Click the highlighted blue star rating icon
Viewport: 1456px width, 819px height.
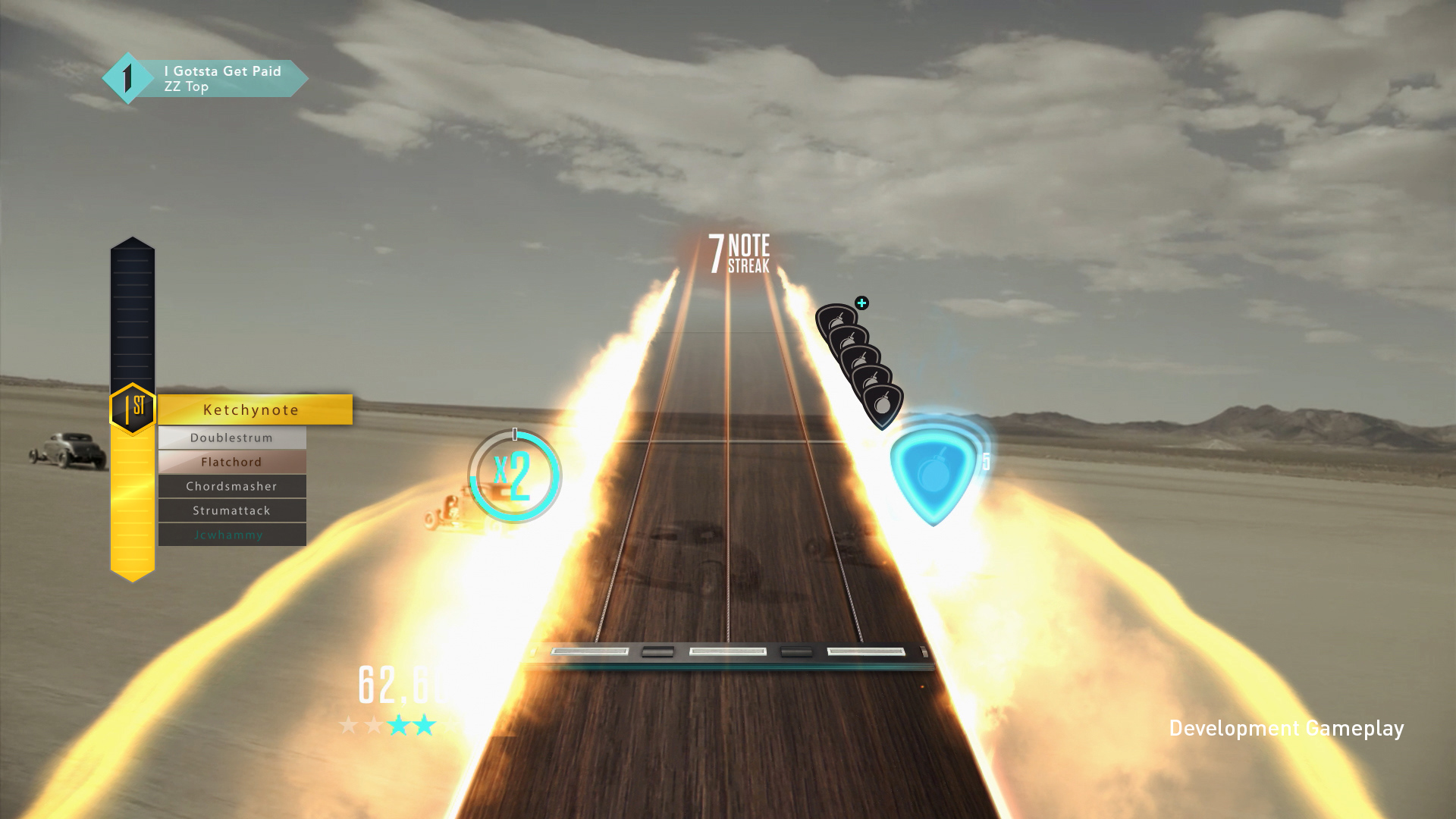click(399, 724)
